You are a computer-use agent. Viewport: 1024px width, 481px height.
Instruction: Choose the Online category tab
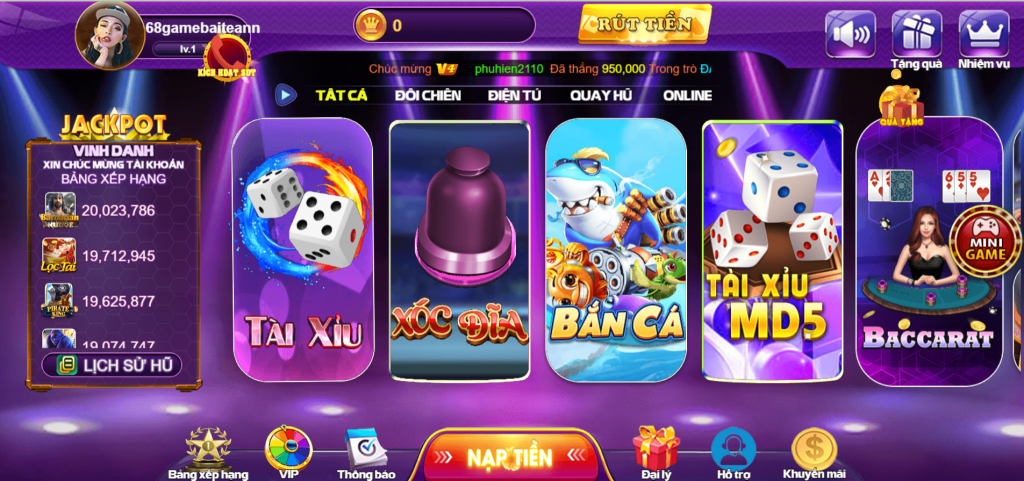pyautogui.click(x=687, y=95)
